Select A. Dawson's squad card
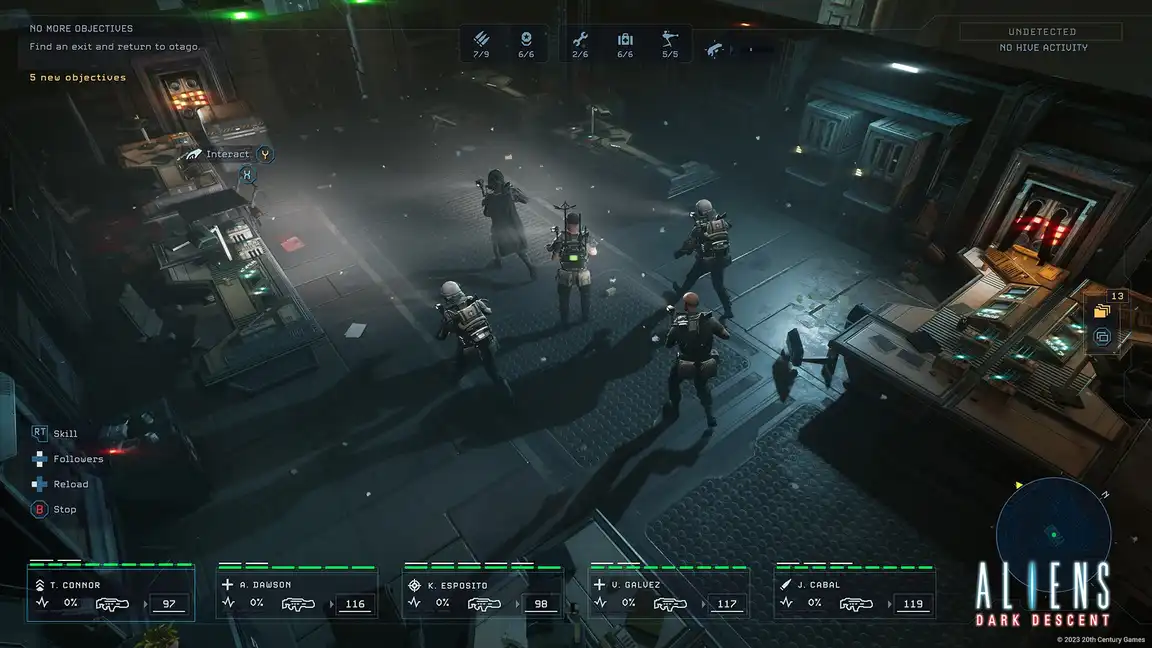Image resolution: width=1152 pixels, height=648 pixels. 297,594
